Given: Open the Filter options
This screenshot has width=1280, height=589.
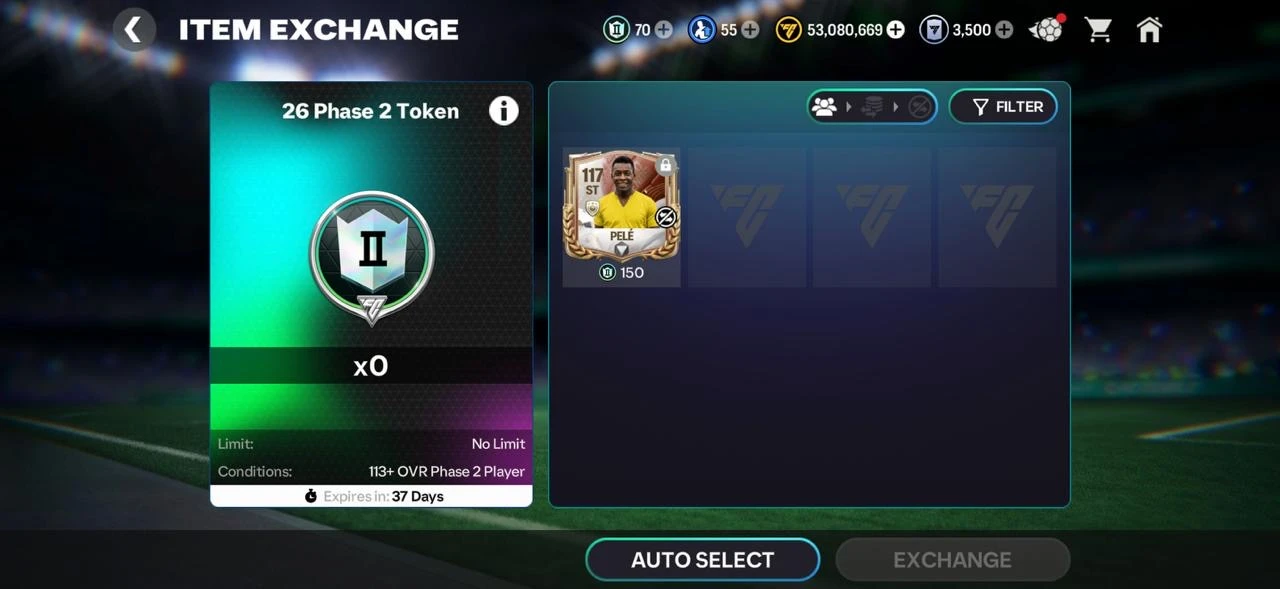Looking at the screenshot, I should point(1002,107).
